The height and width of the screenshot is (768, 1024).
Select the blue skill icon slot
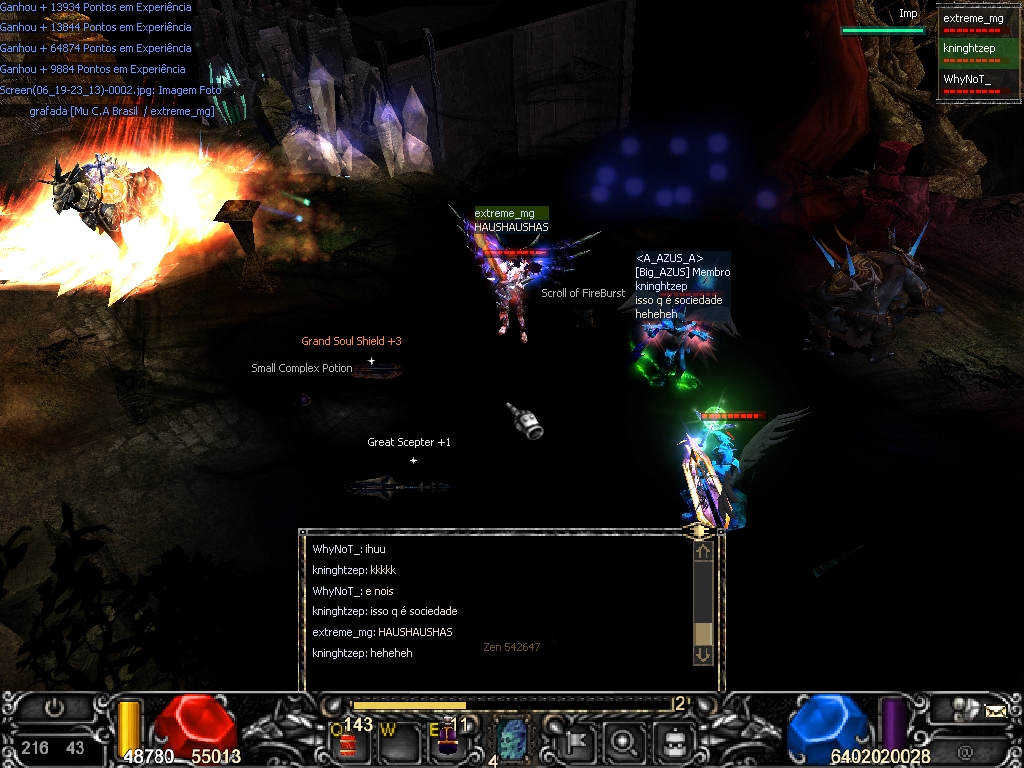click(513, 740)
